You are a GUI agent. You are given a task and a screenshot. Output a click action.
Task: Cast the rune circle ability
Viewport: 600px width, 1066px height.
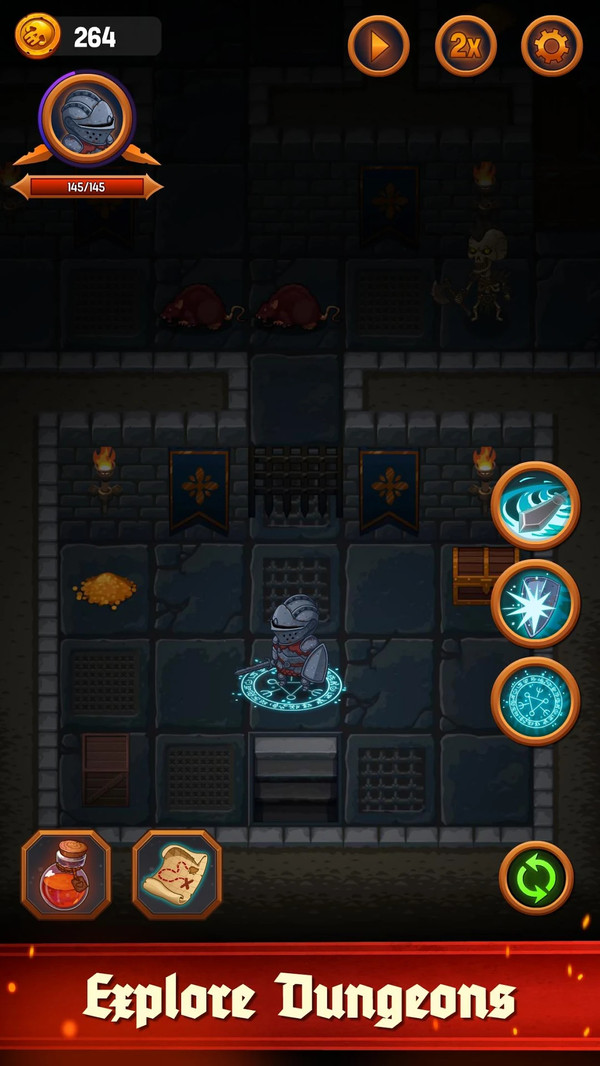pyautogui.click(x=535, y=701)
